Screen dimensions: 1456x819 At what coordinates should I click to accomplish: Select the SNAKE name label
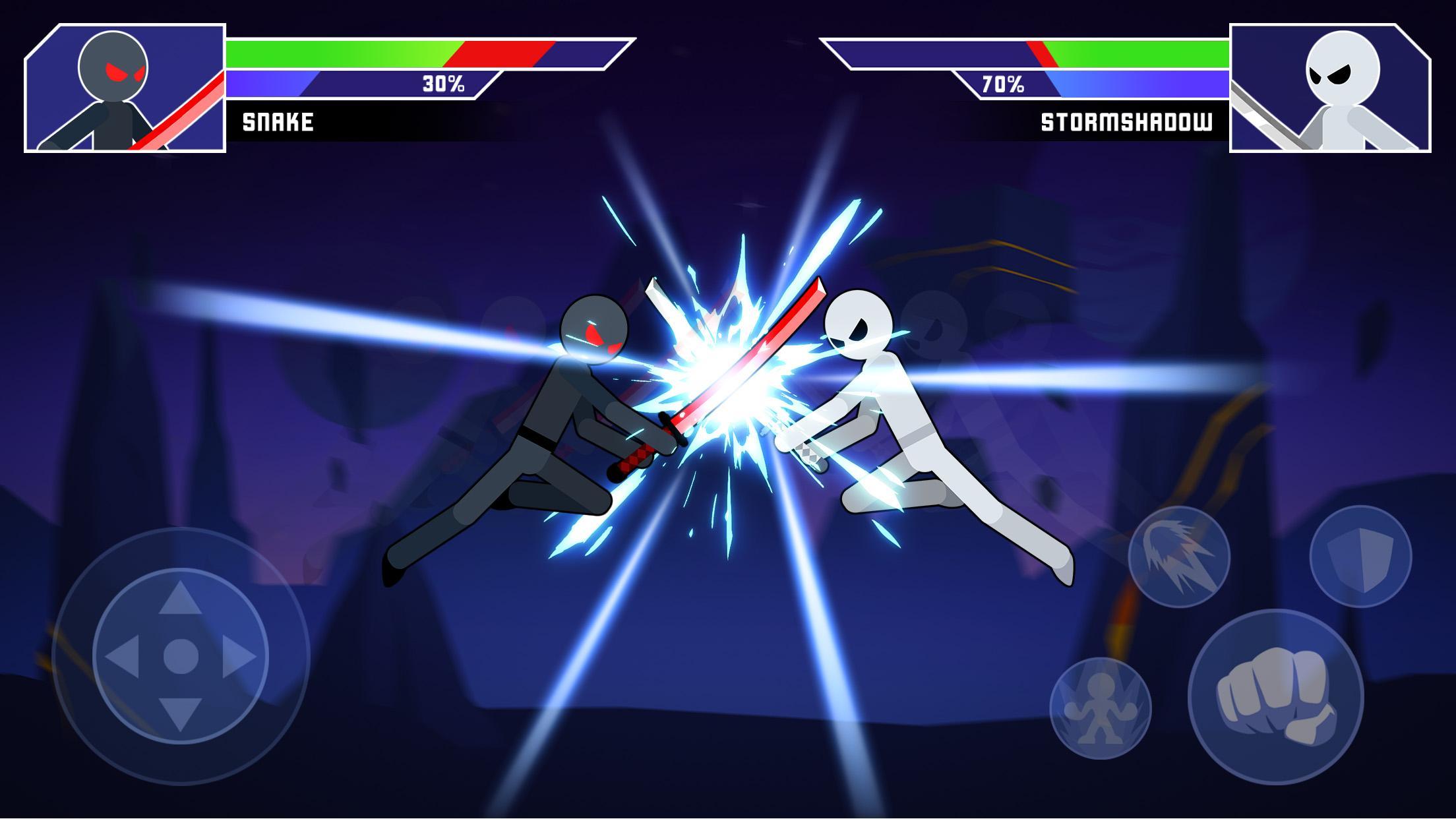(277, 121)
